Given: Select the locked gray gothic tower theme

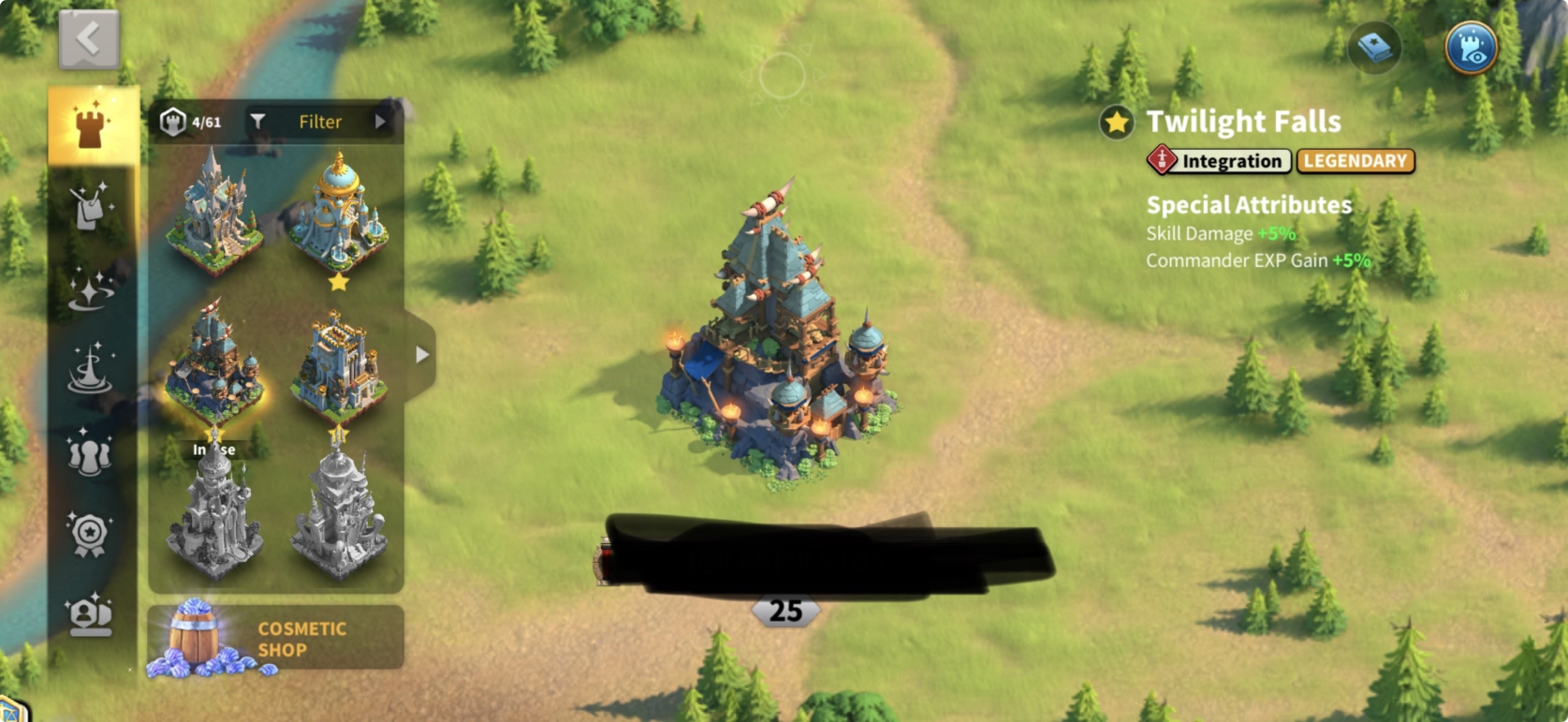Looking at the screenshot, I should pyautogui.click(x=214, y=513).
